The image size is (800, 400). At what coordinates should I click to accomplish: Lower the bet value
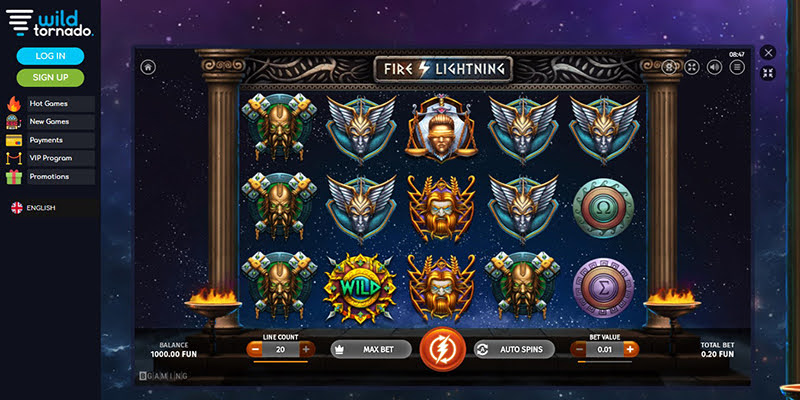point(579,349)
